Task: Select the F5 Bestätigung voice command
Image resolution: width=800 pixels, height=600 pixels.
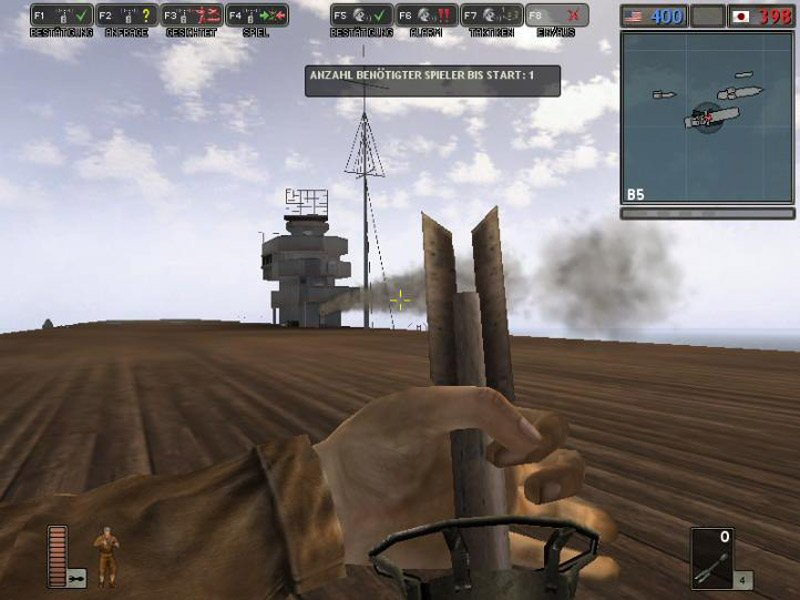Action: (362, 16)
